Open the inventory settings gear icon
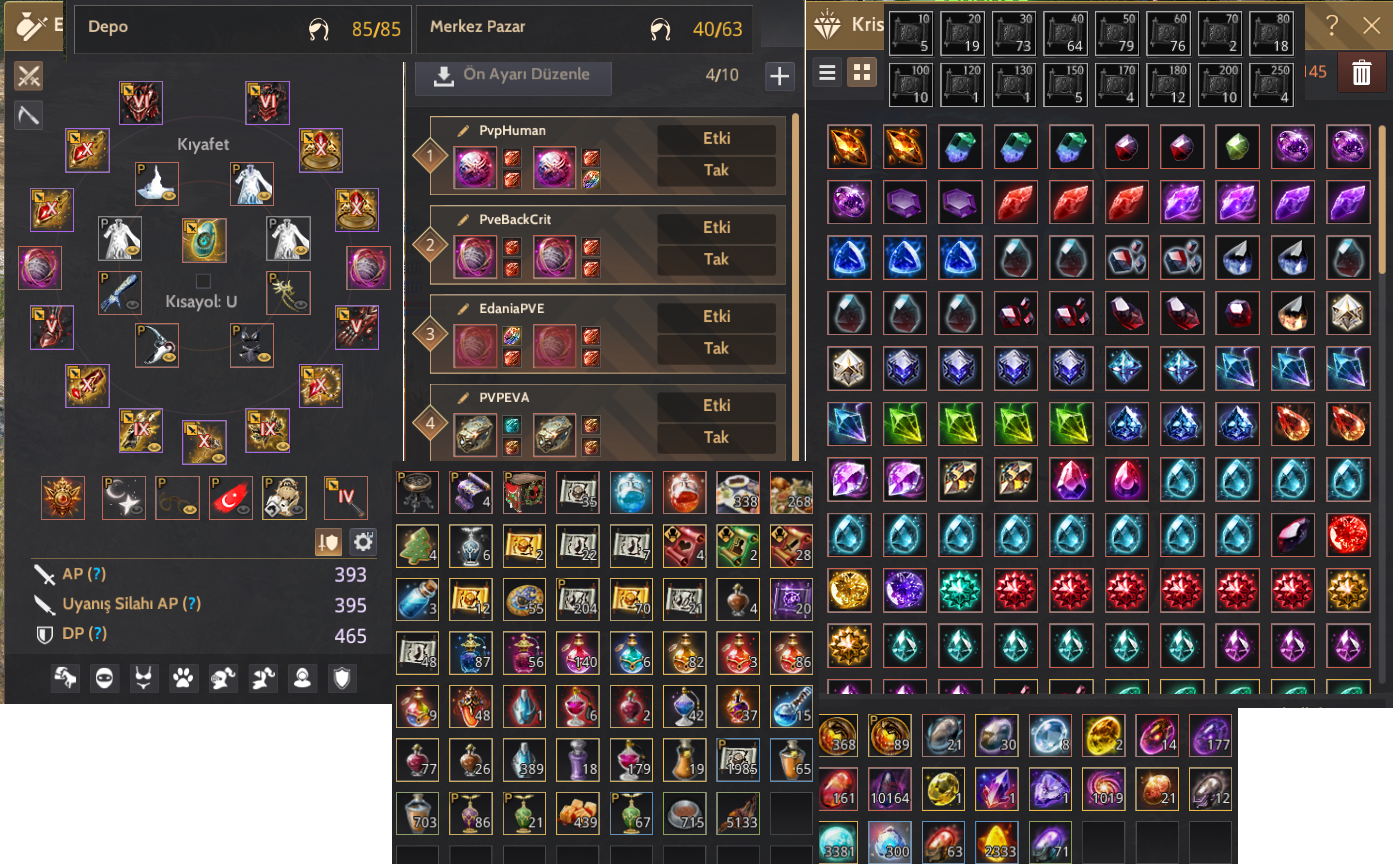1395x864 pixels. coord(363,542)
